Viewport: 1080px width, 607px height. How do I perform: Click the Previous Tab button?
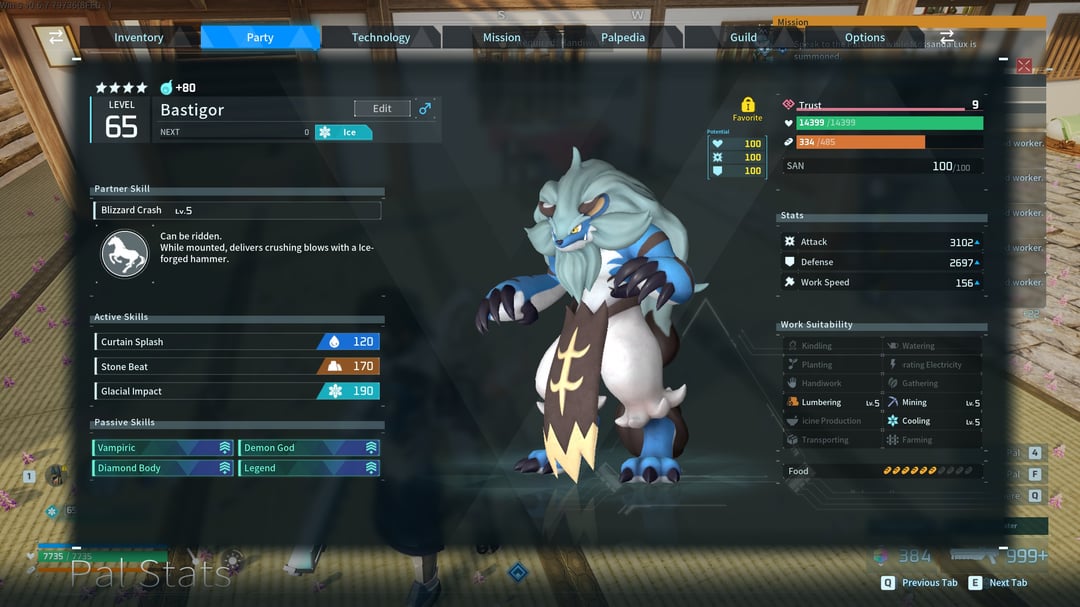(x=919, y=583)
